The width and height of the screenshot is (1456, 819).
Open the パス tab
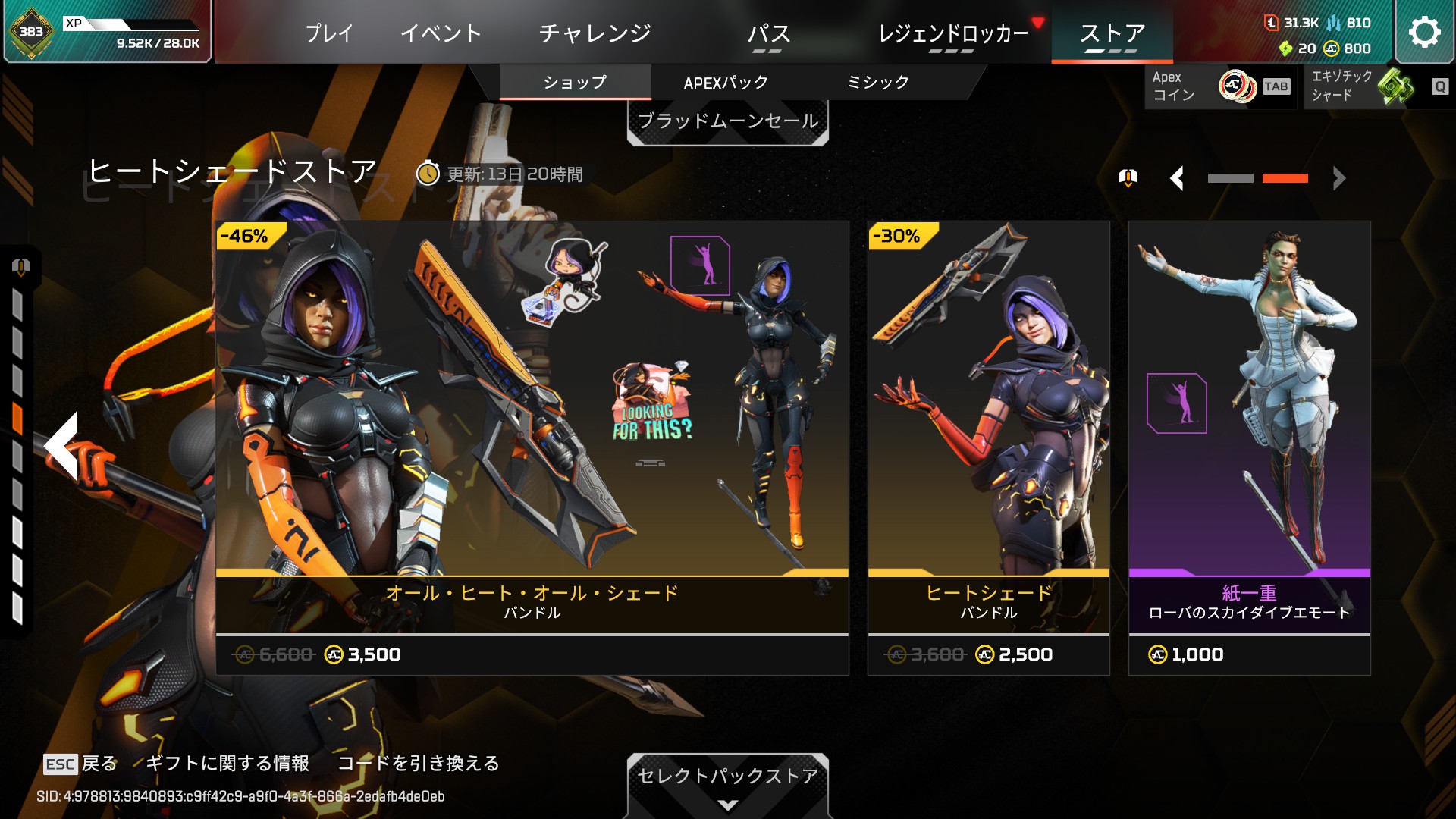768,33
